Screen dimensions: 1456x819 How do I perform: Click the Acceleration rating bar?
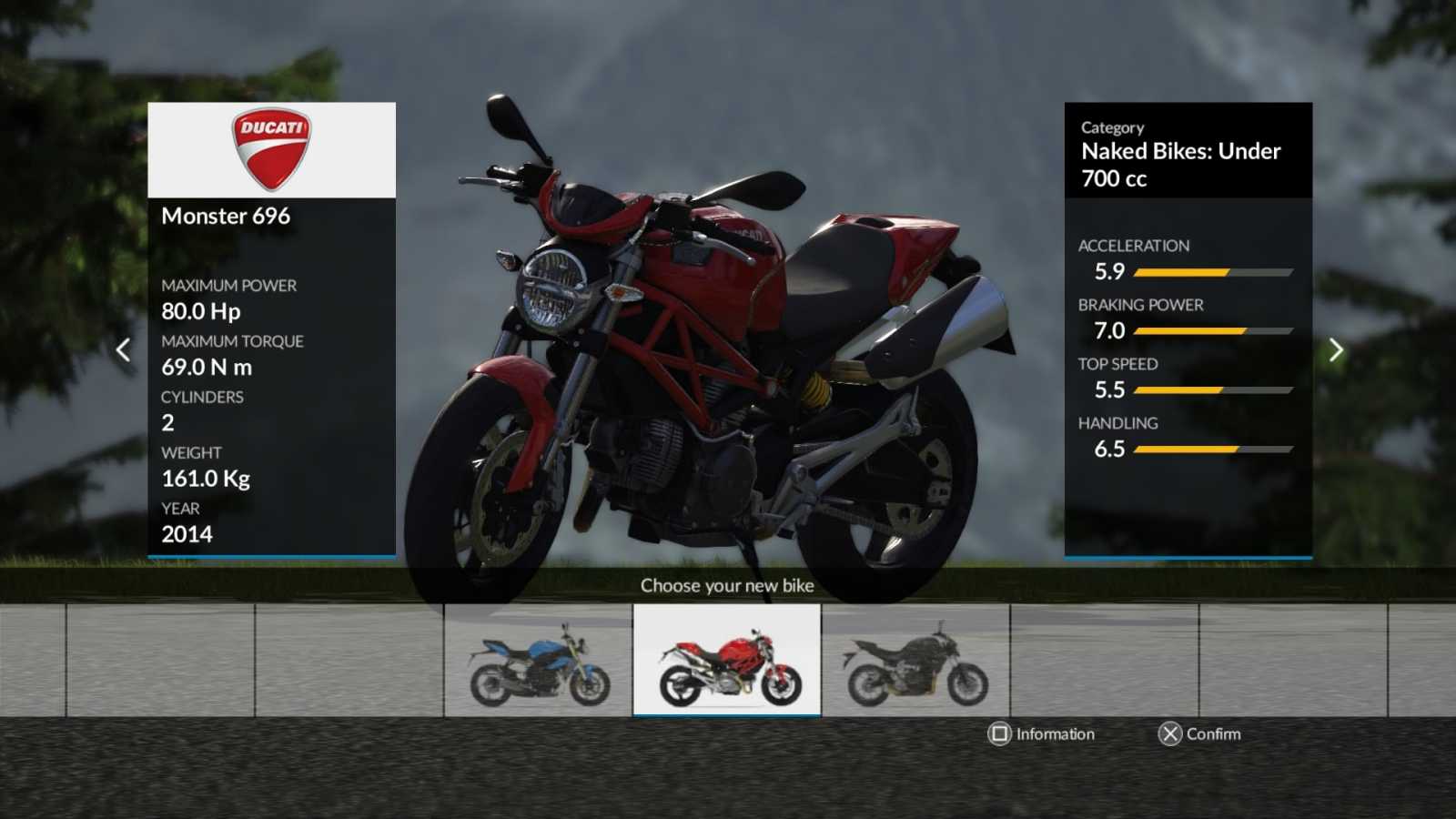tap(1213, 271)
